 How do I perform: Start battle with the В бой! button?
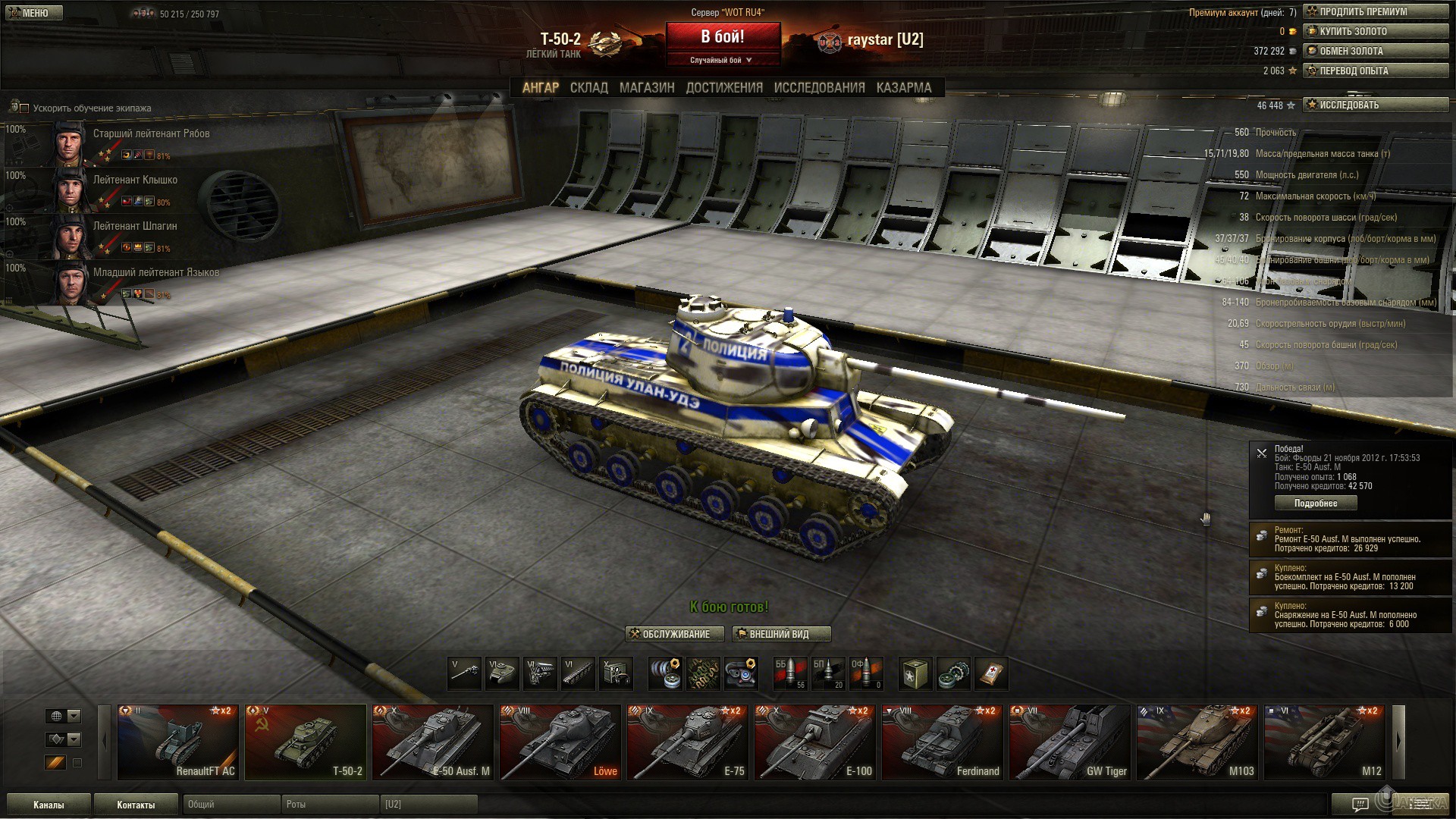coord(723,37)
